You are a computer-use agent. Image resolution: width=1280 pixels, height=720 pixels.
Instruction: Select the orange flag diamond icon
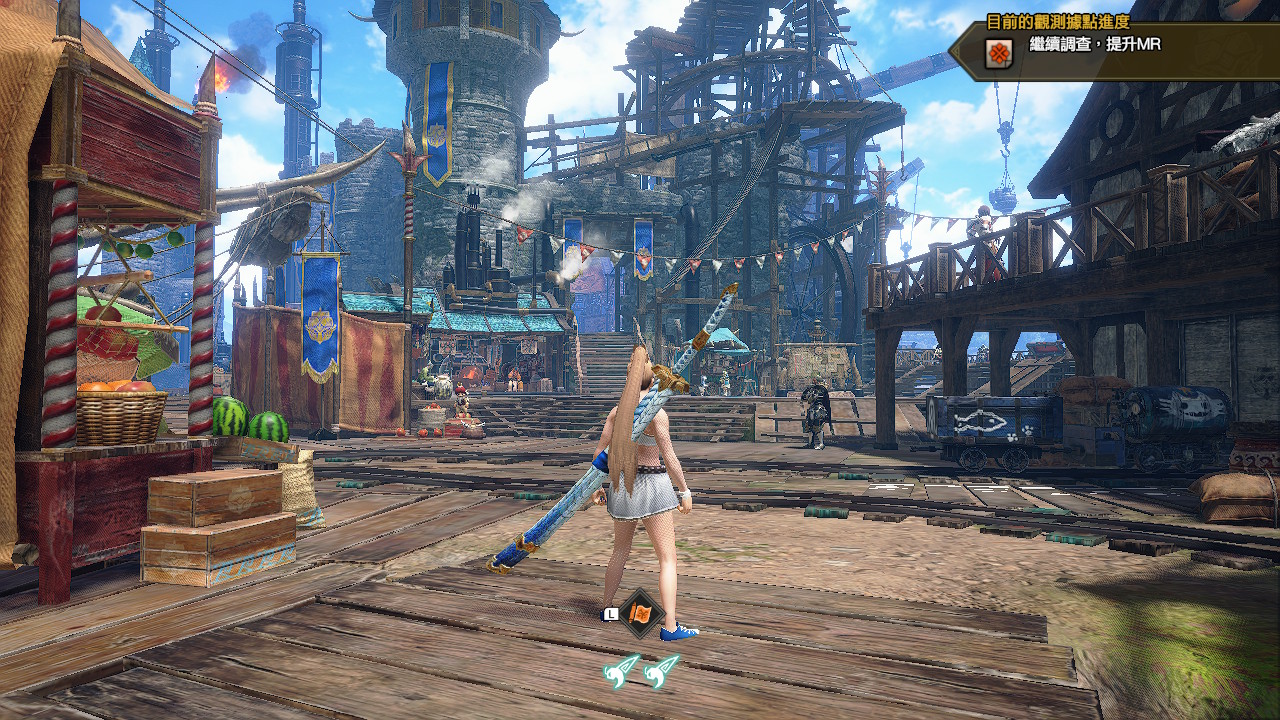point(641,612)
